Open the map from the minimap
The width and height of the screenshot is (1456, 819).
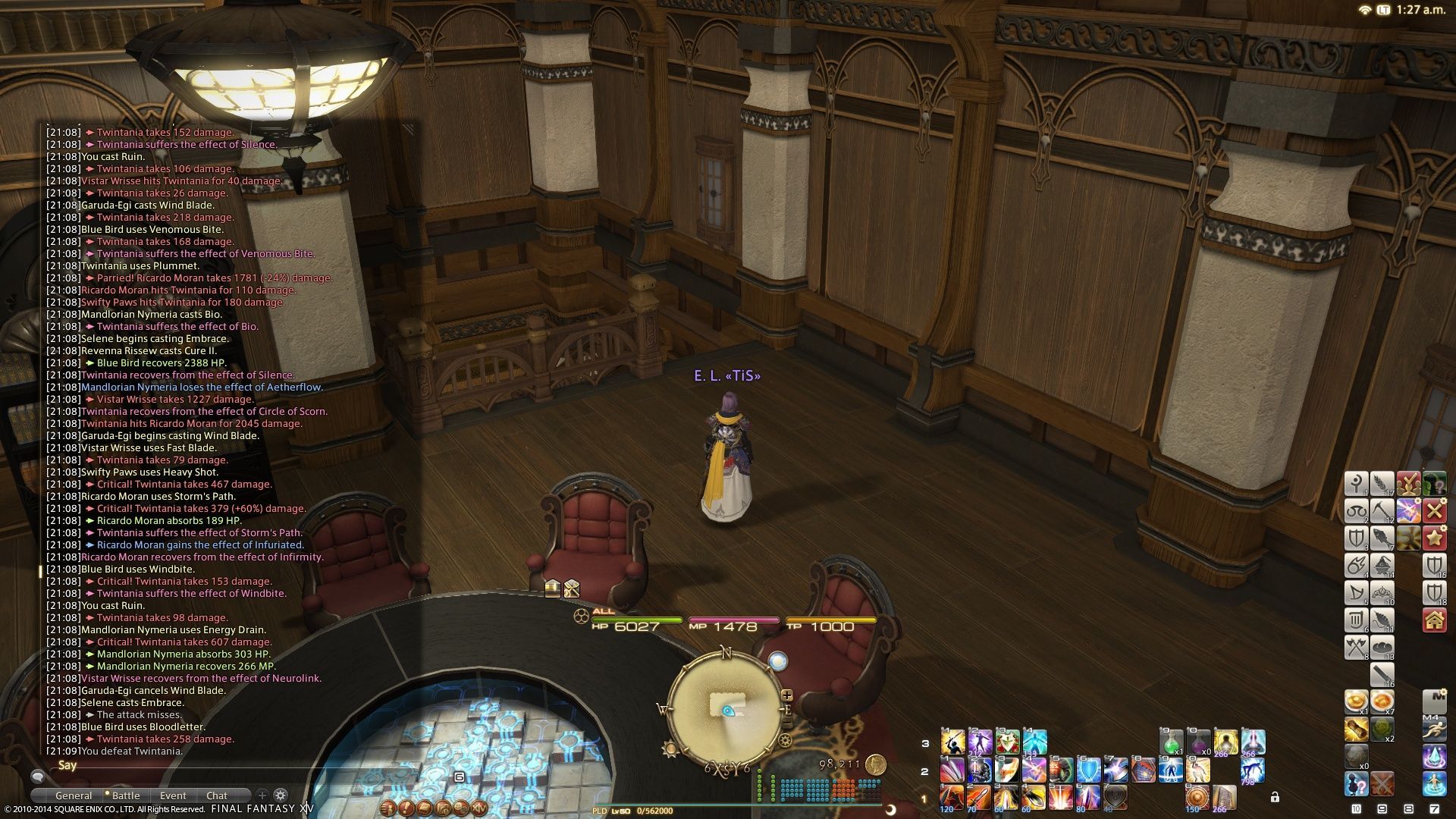click(x=726, y=707)
